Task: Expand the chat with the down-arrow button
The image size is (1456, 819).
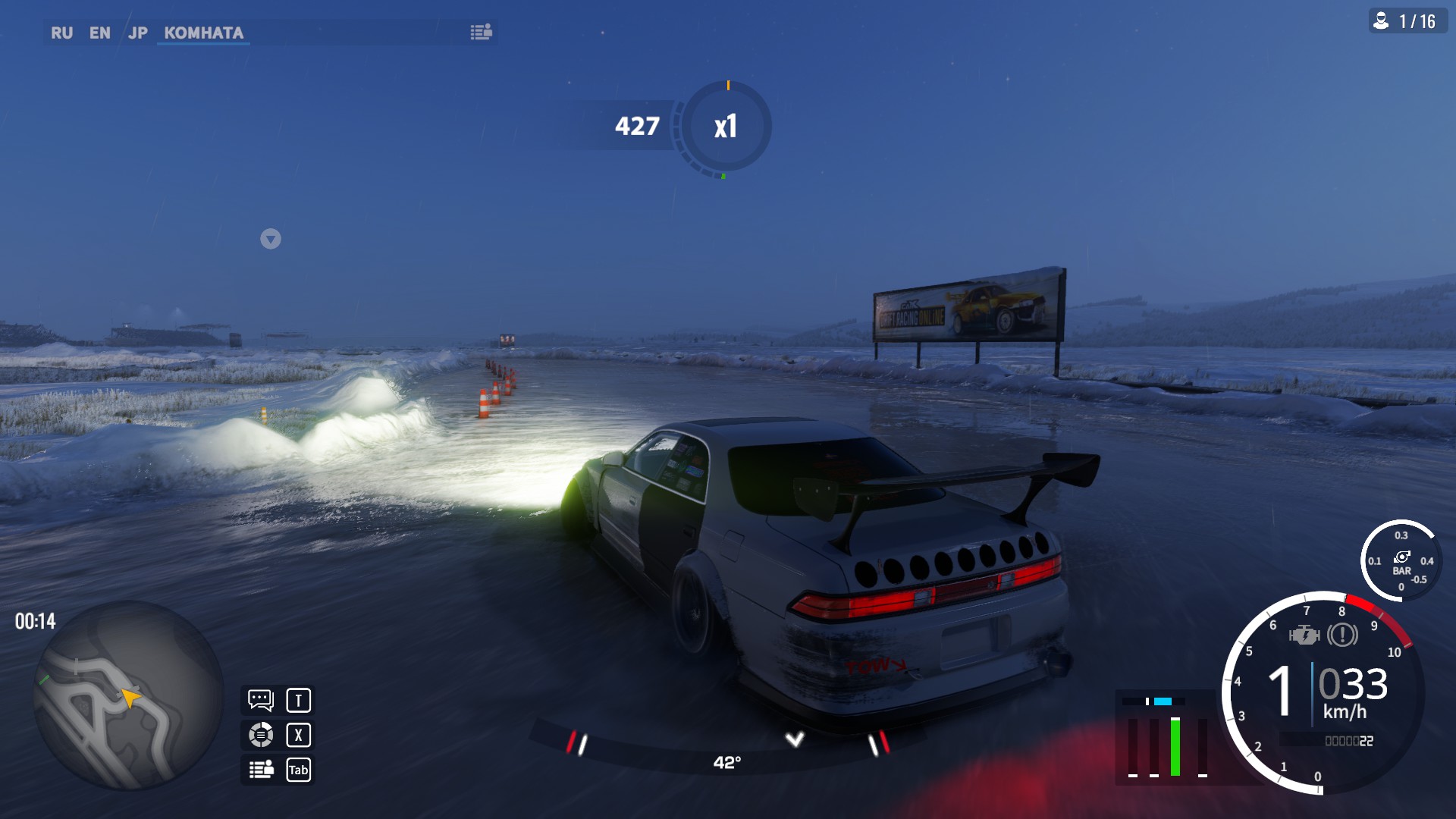Action: click(271, 239)
